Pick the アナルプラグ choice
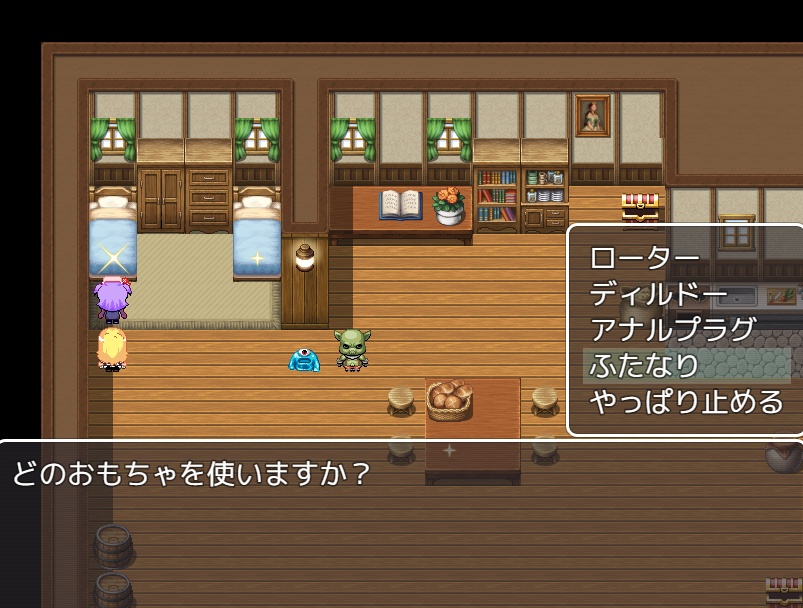Screen dimensions: 803x608 pyautogui.click(x=672, y=330)
